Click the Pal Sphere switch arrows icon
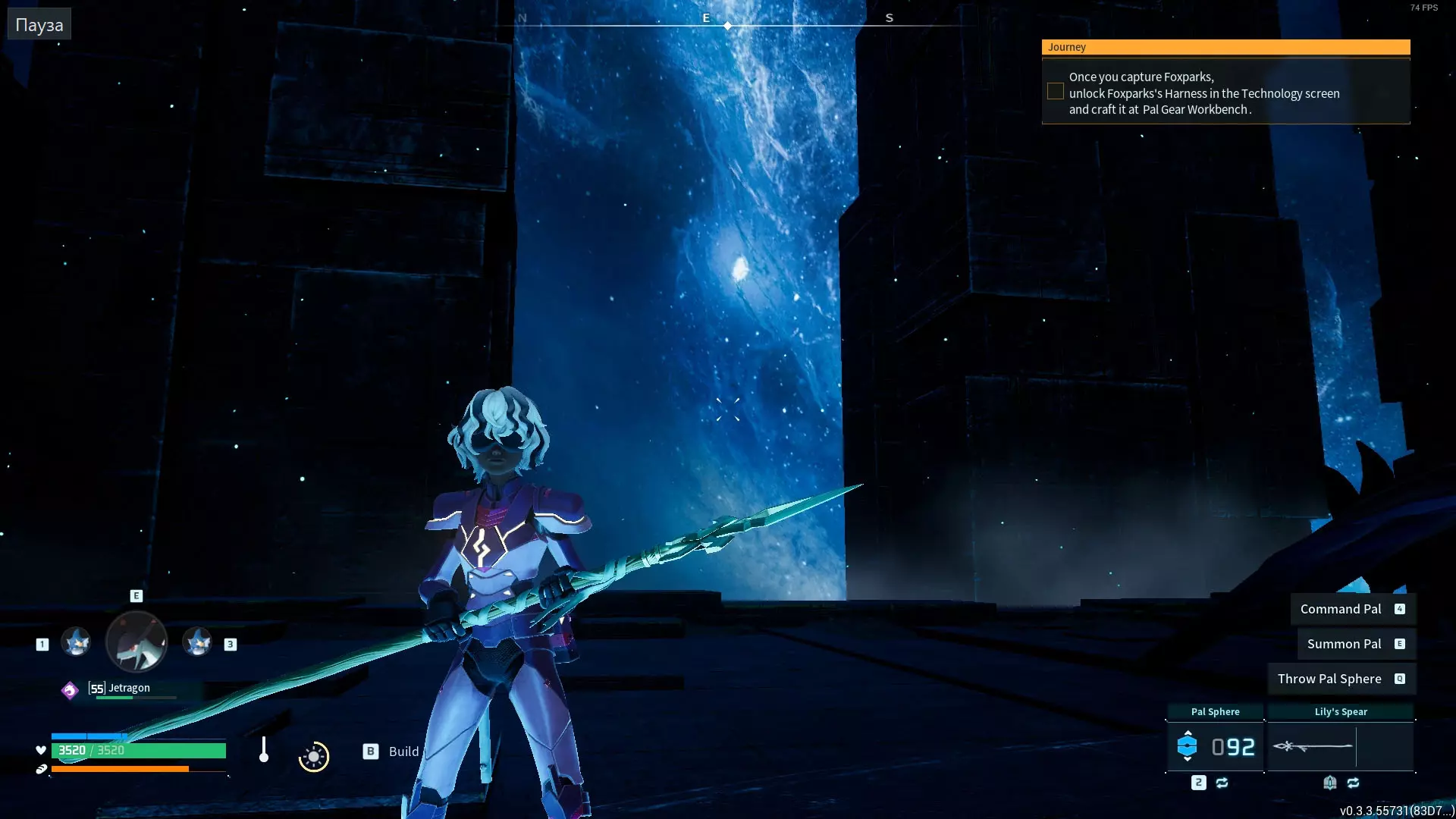This screenshot has height=819, width=1456. tap(1222, 783)
